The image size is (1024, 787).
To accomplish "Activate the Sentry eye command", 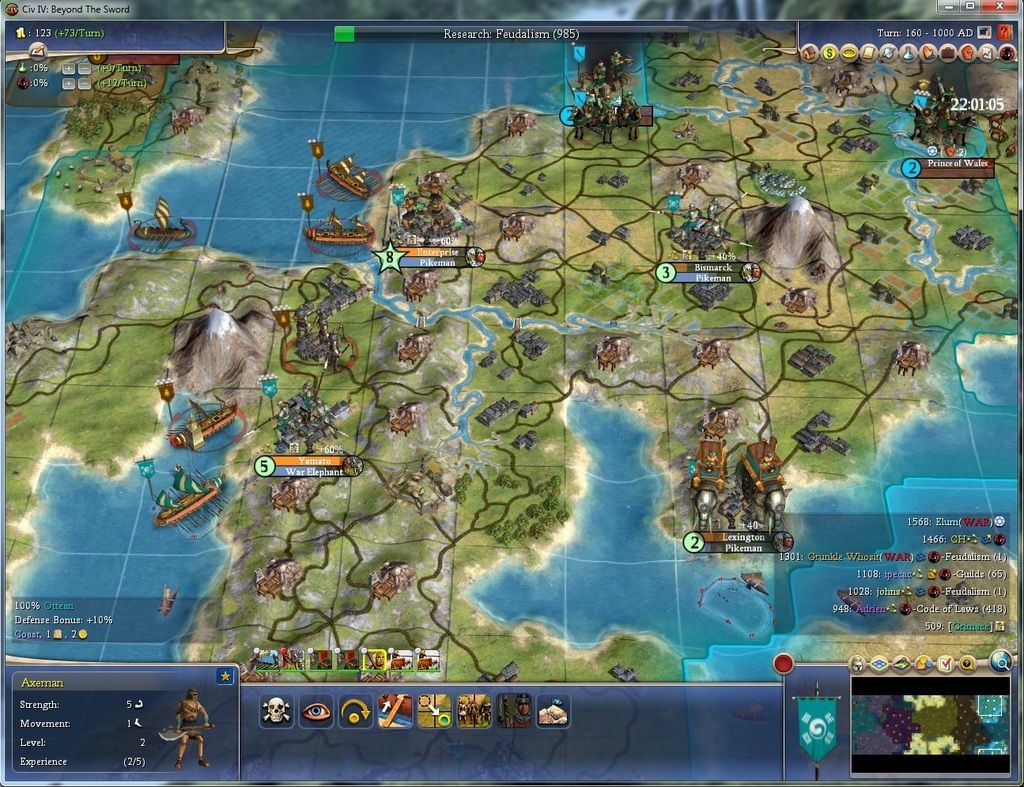I will pyautogui.click(x=315, y=711).
